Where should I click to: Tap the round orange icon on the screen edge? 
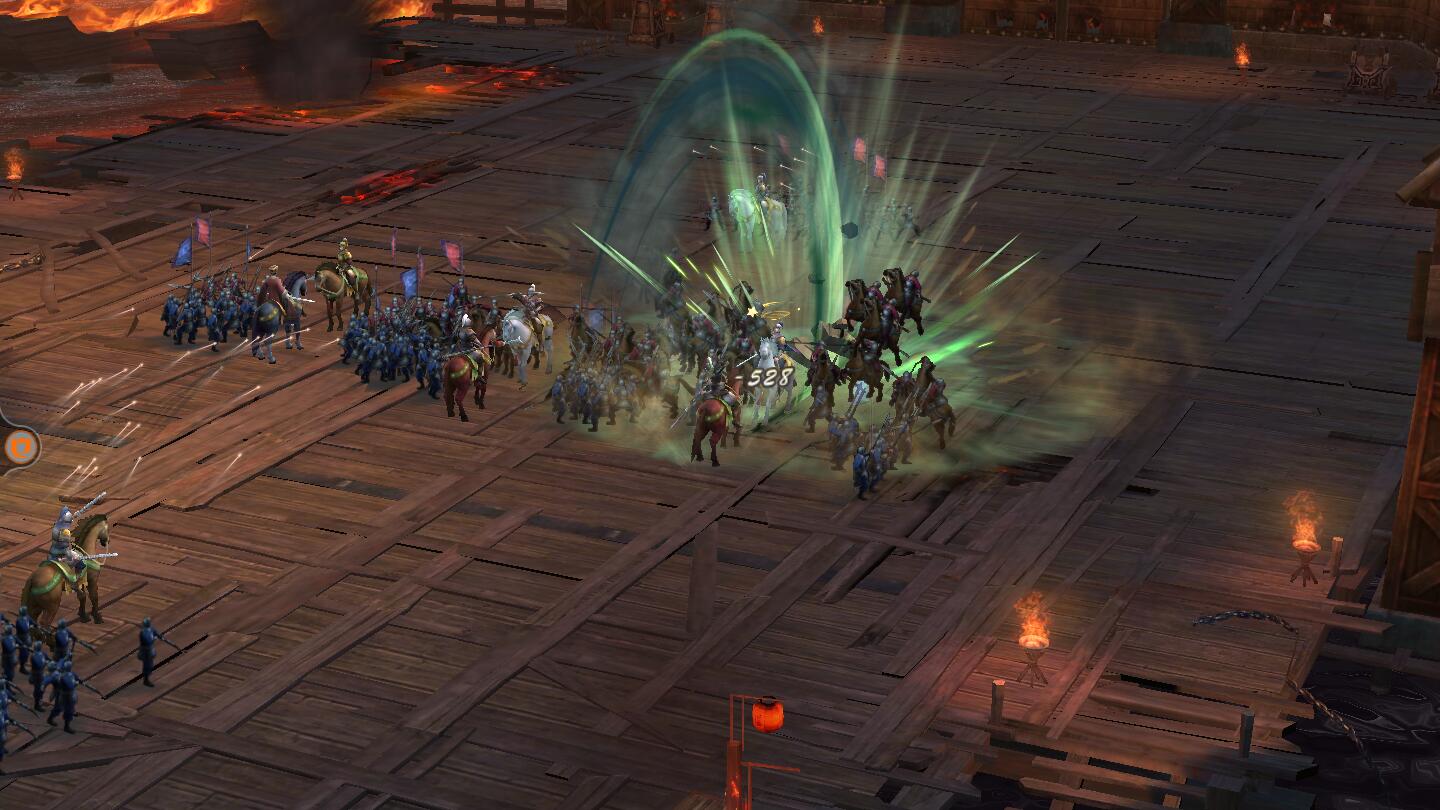click(x=19, y=446)
